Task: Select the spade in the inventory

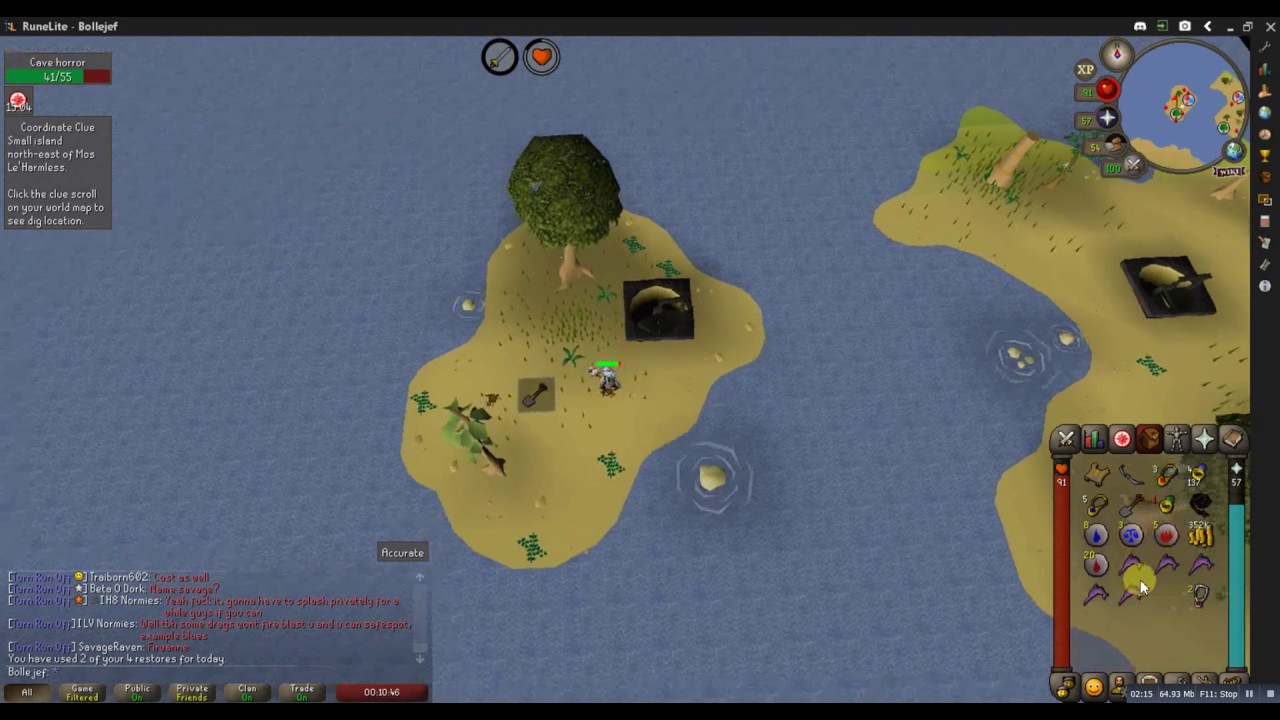Action: (x=1132, y=505)
